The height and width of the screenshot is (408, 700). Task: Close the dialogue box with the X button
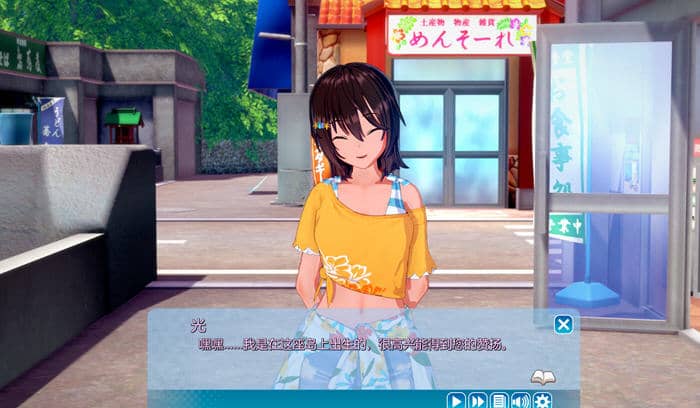(563, 324)
